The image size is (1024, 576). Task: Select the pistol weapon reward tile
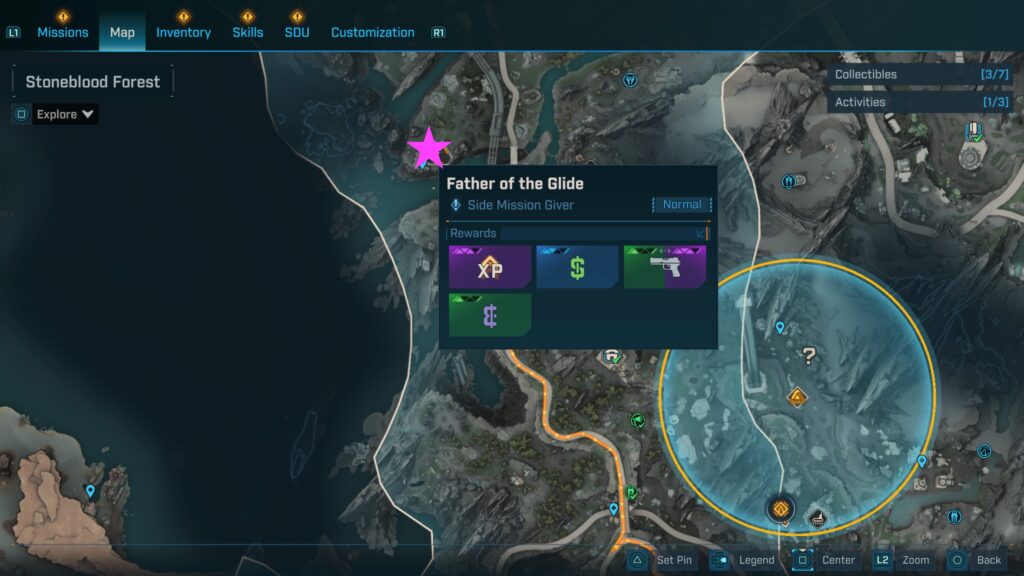pyautogui.click(x=665, y=267)
